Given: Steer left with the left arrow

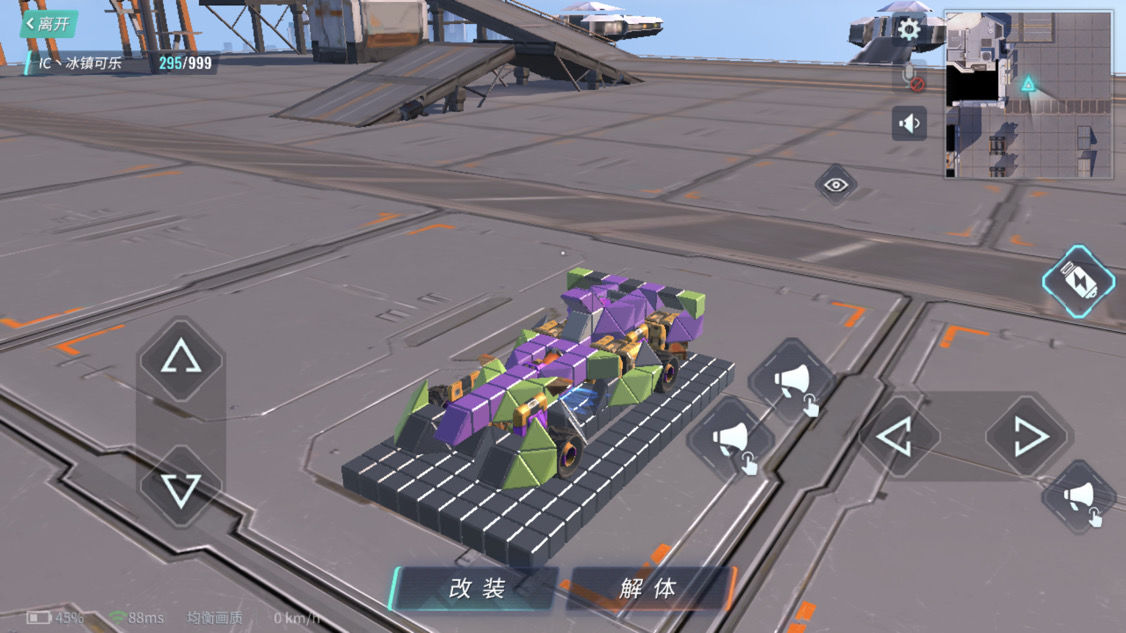Looking at the screenshot, I should click(x=896, y=437).
